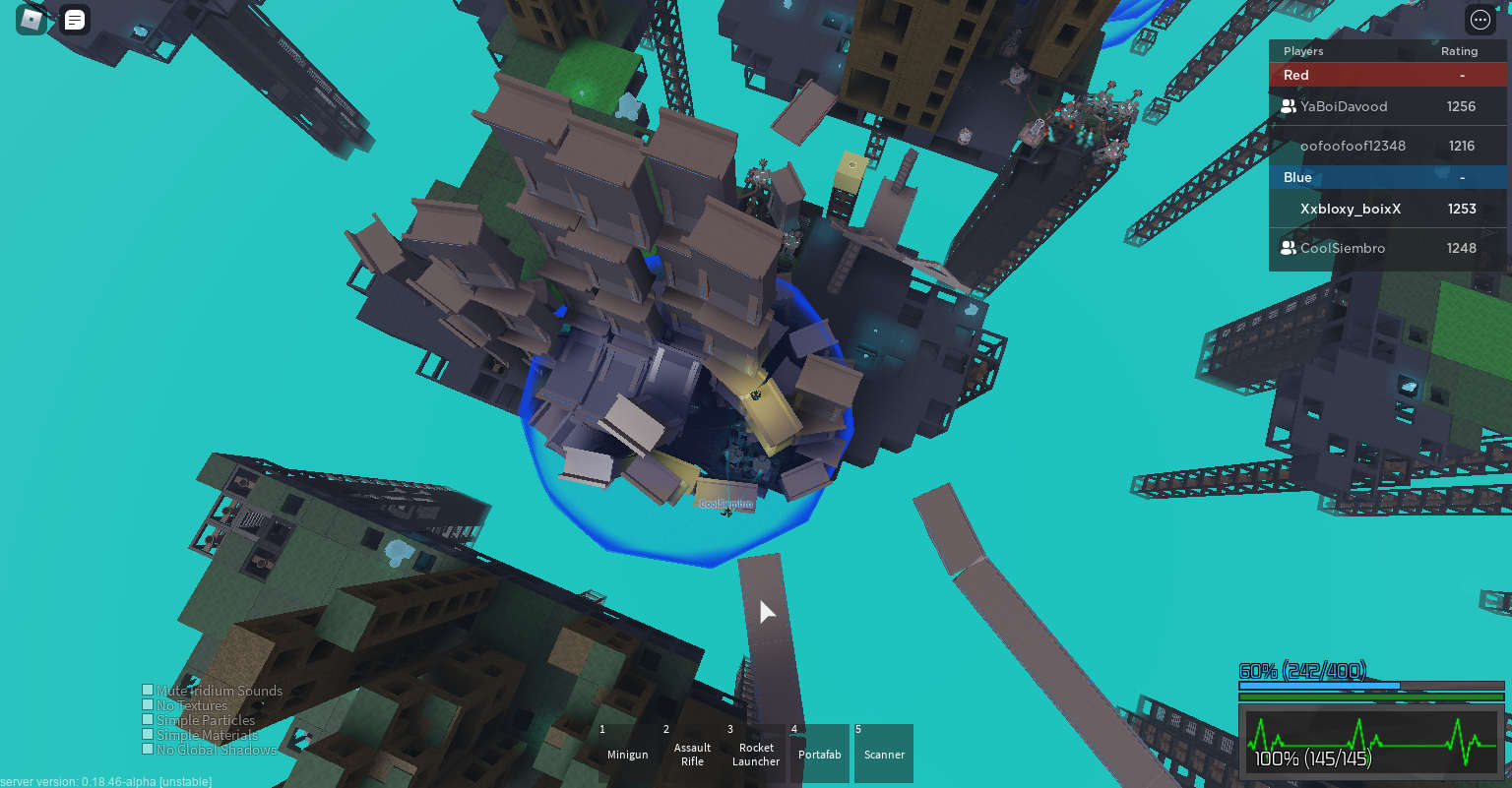
Task: Equip the Minigun from slot 1
Action: pos(627,753)
